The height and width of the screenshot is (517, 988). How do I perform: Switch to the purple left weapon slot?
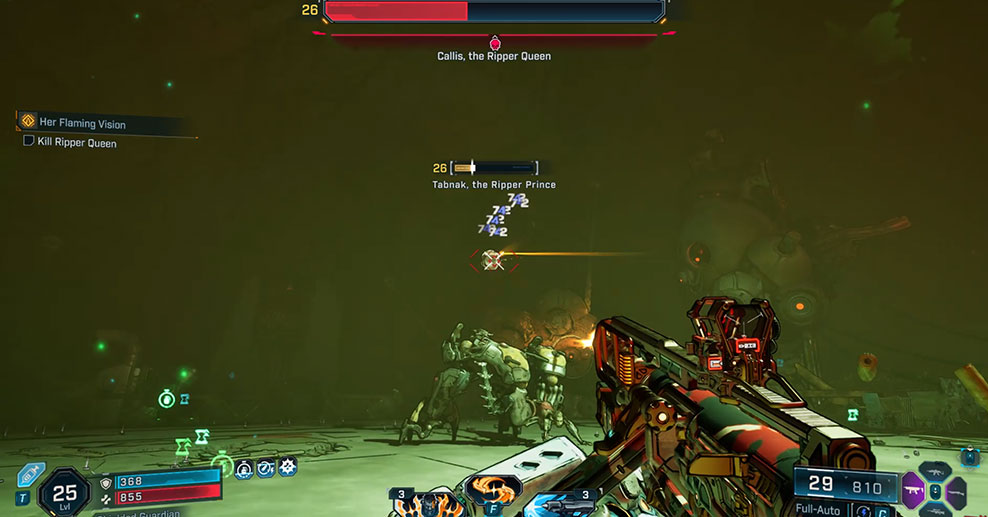coord(913,492)
